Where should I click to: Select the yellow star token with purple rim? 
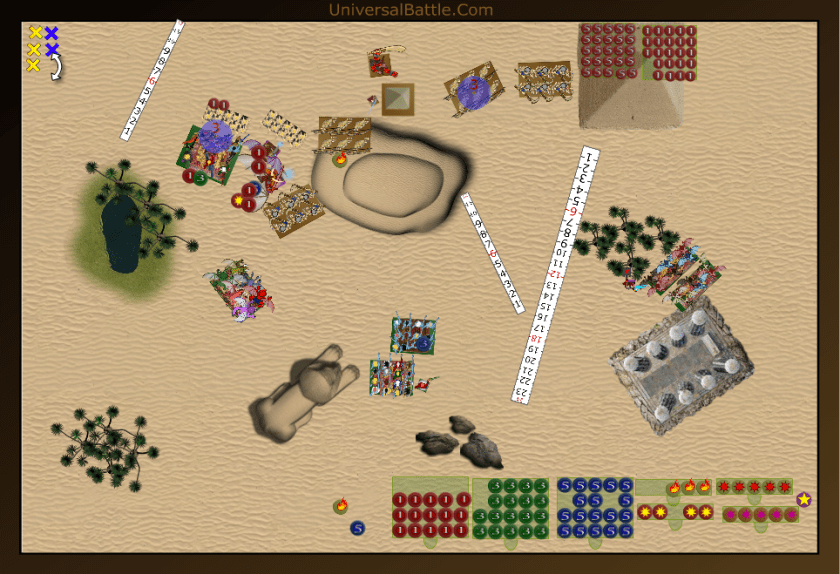804,499
